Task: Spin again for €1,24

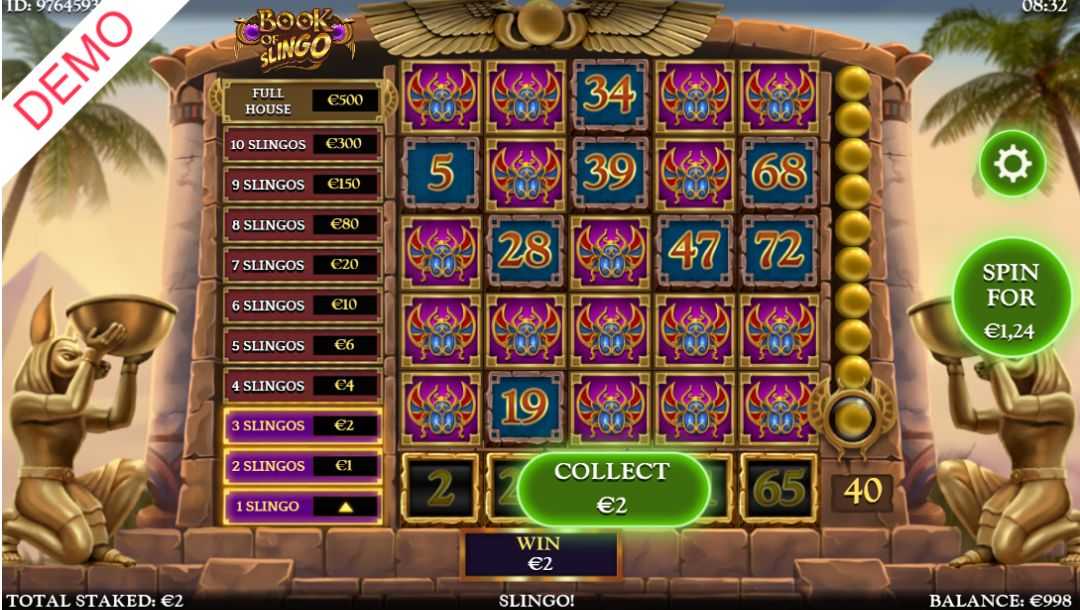Action: click(x=1010, y=297)
